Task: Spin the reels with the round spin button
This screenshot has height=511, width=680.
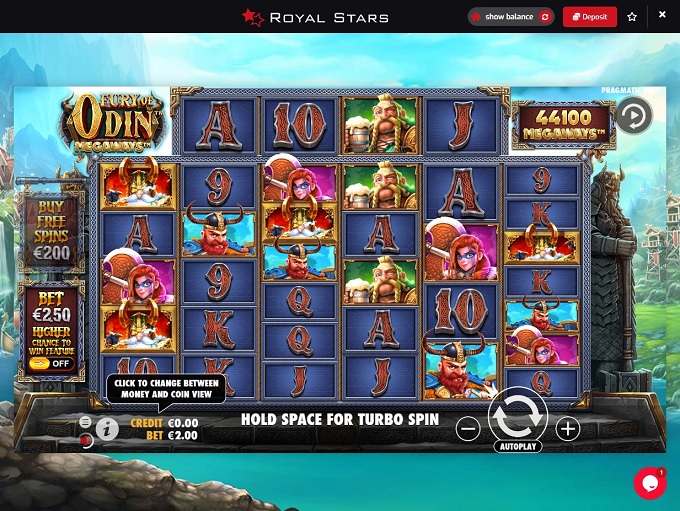Action: point(517,414)
